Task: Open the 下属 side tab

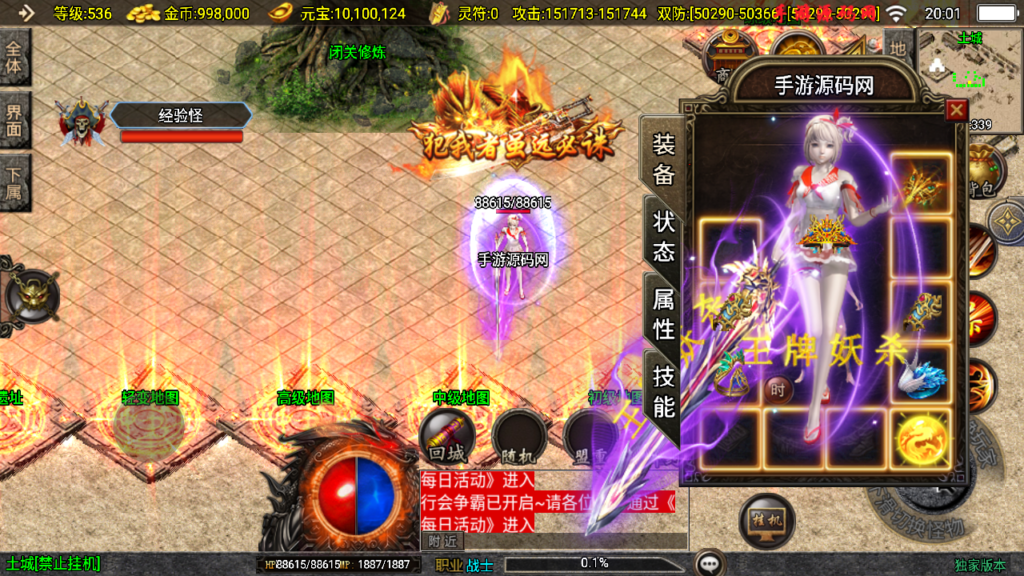Action: pos(14,182)
